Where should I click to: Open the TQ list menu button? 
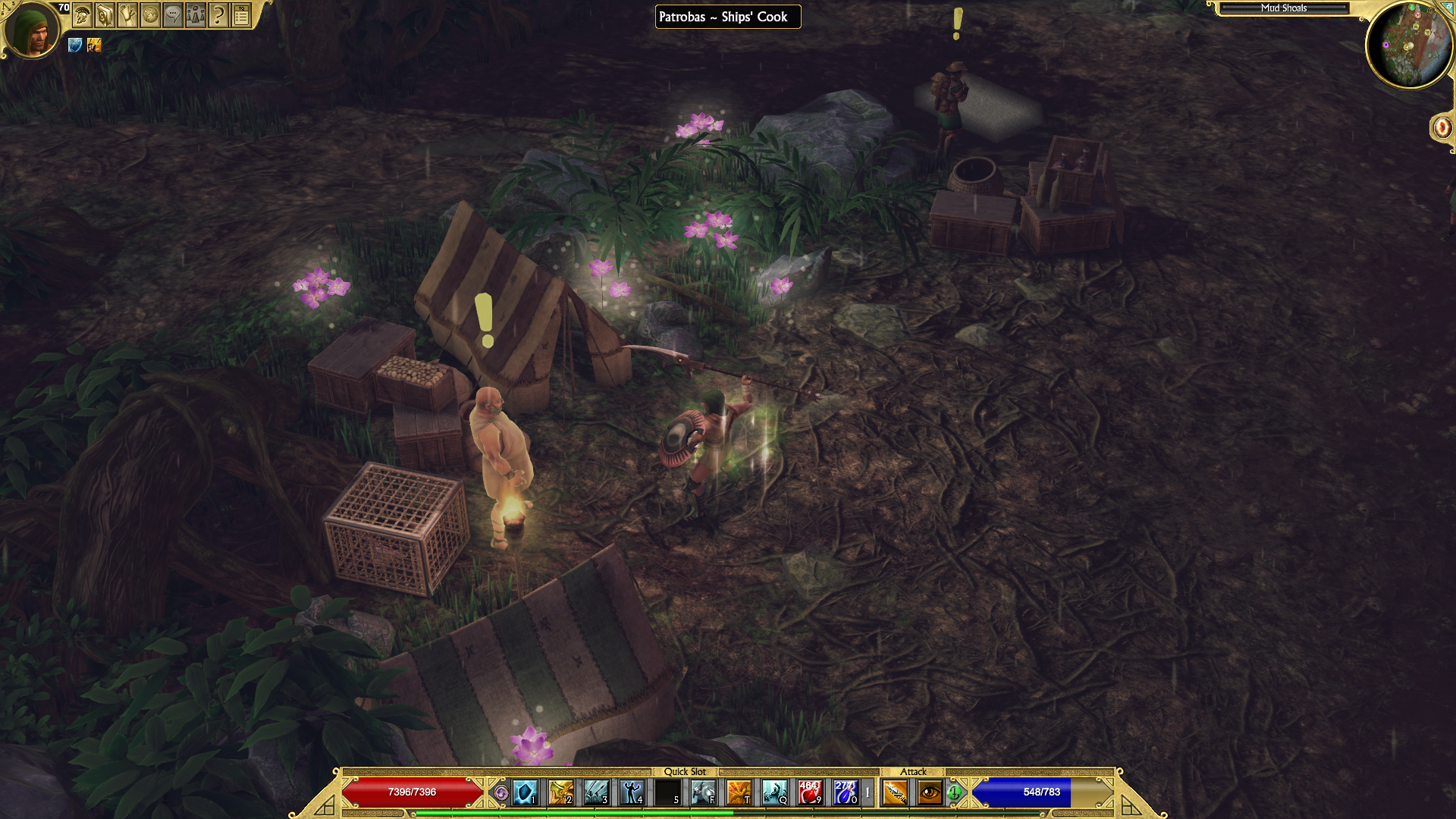click(241, 14)
